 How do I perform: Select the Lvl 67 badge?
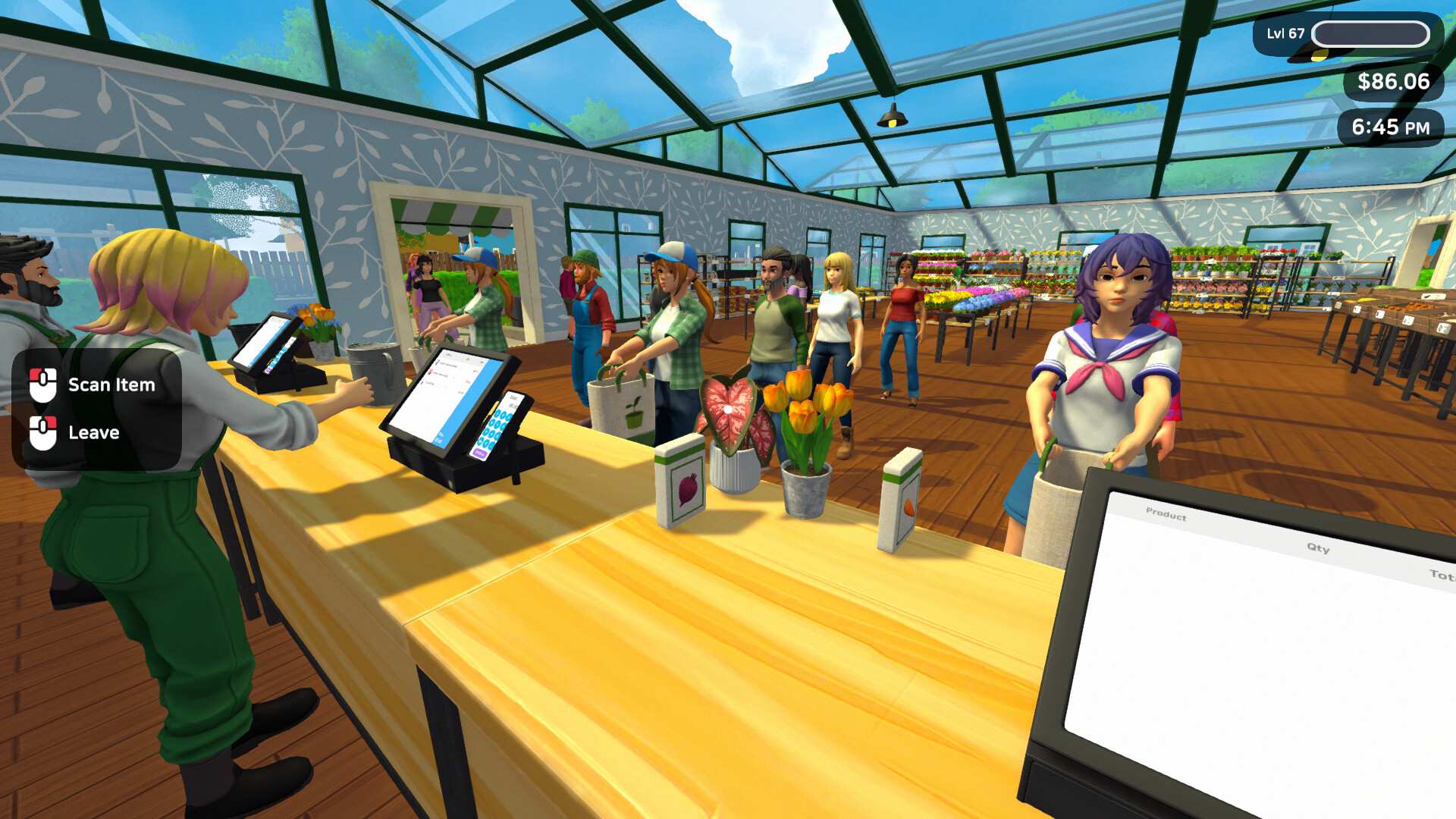(1286, 33)
